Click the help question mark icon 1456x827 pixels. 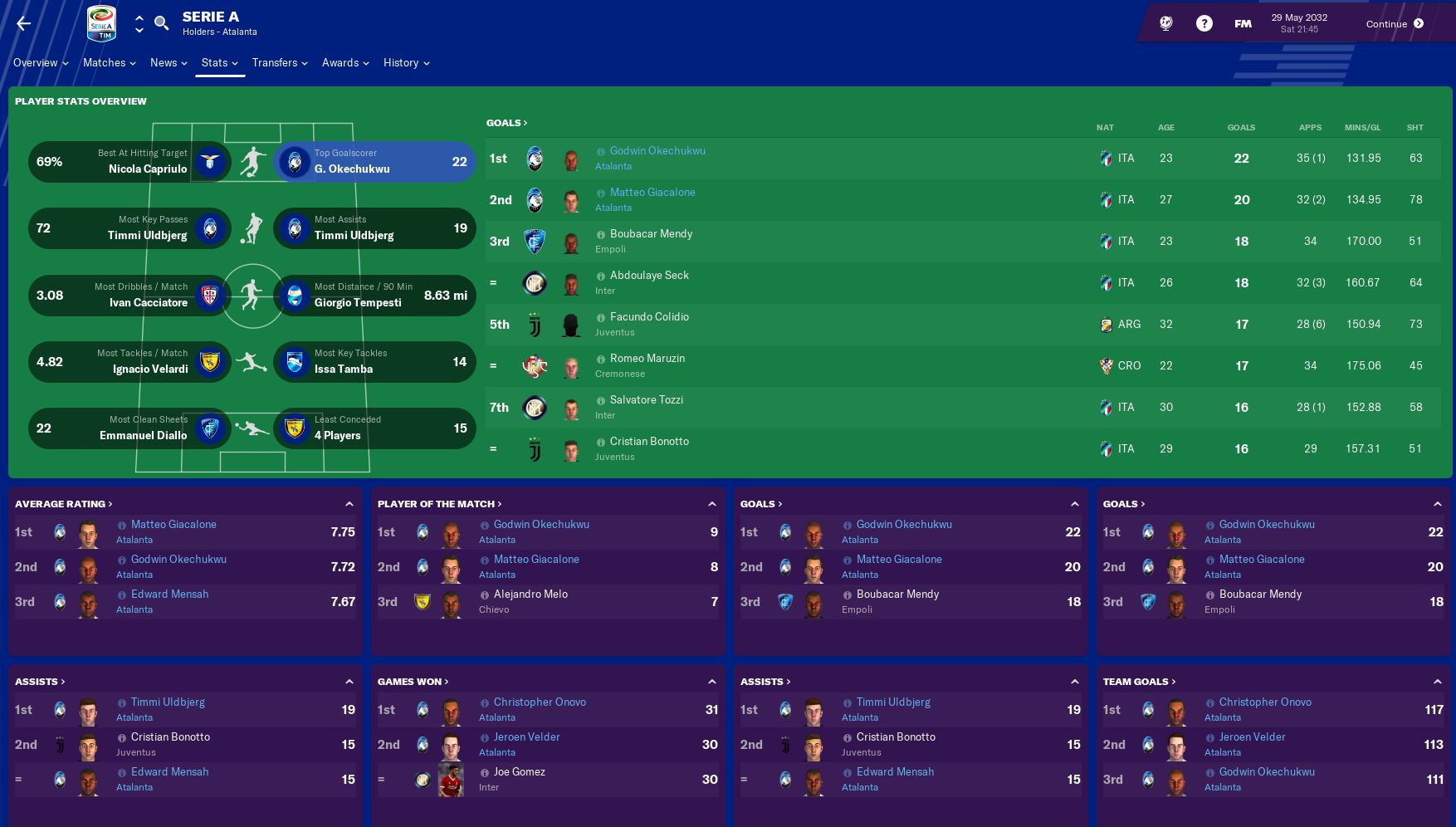(1204, 23)
